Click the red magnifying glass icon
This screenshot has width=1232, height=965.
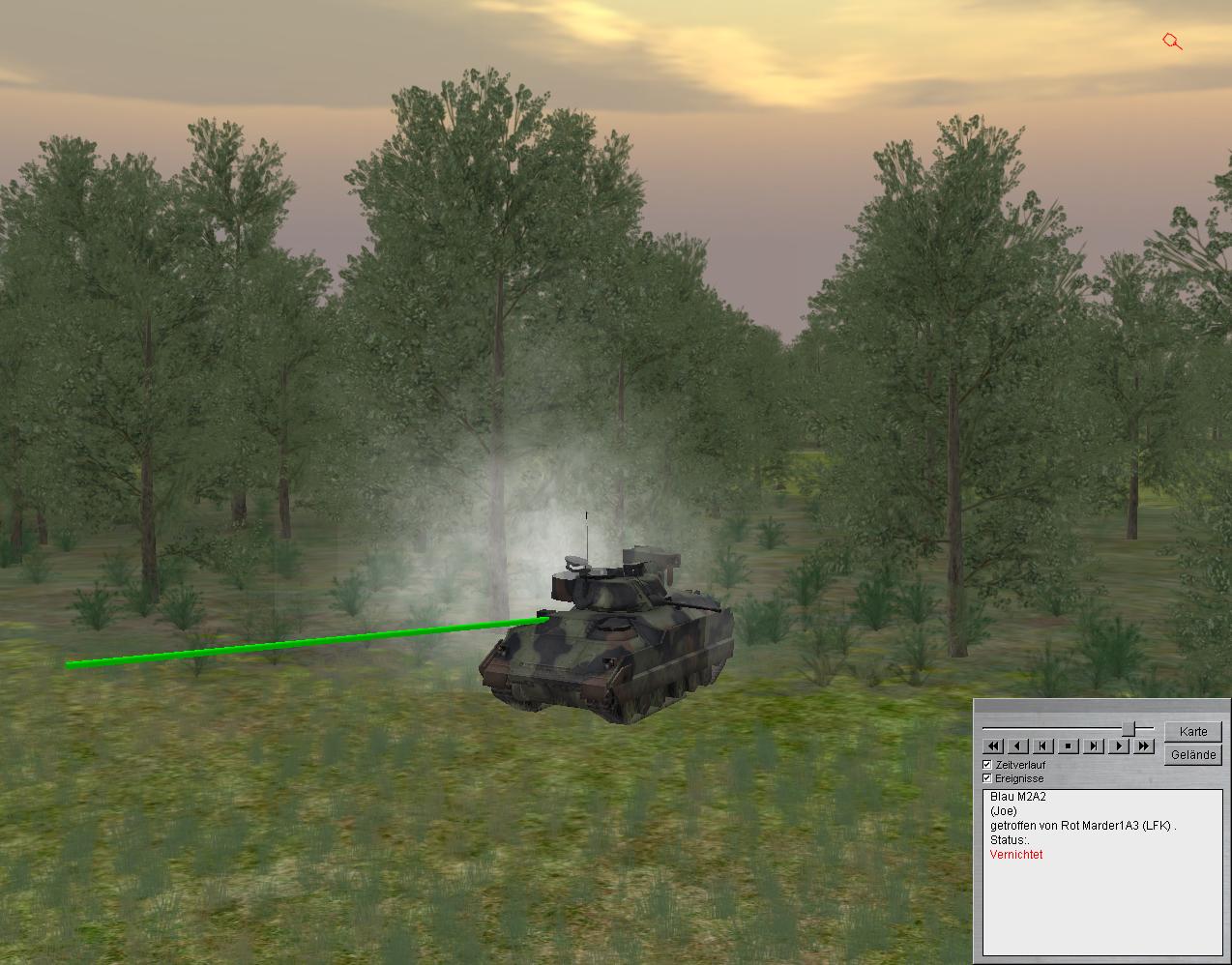(1172, 42)
